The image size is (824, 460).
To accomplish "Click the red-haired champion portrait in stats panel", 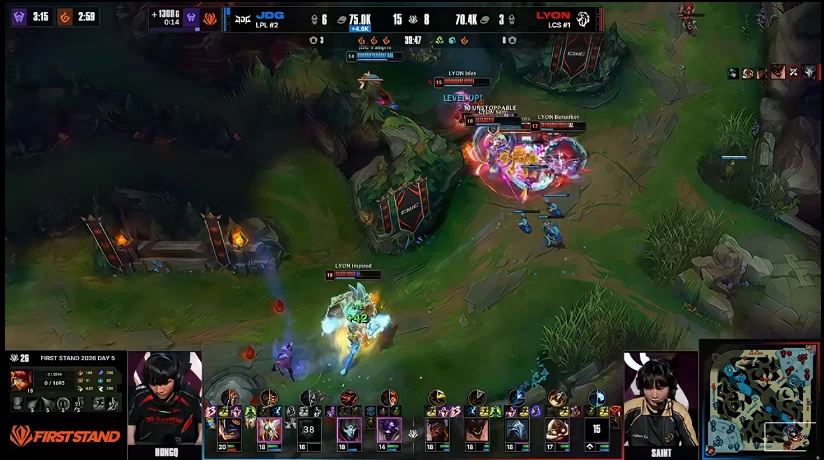I will point(21,380).
